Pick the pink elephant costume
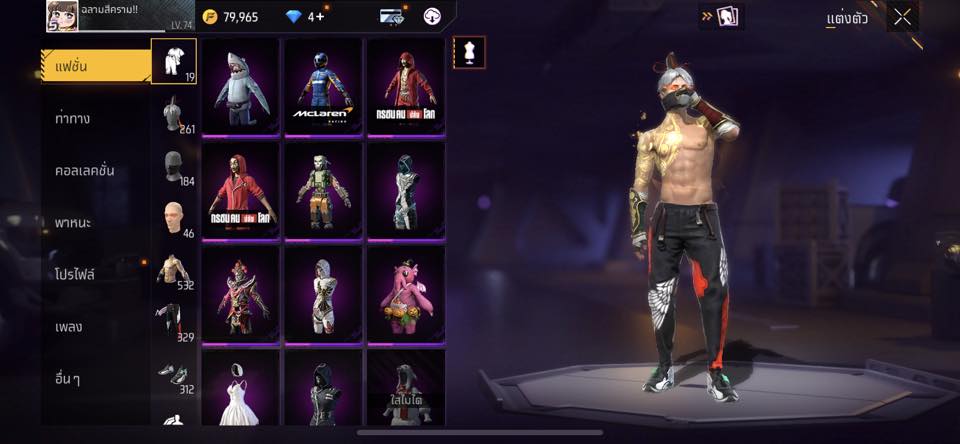Screen dimensions: 960x444 click(x=405, y=294)
